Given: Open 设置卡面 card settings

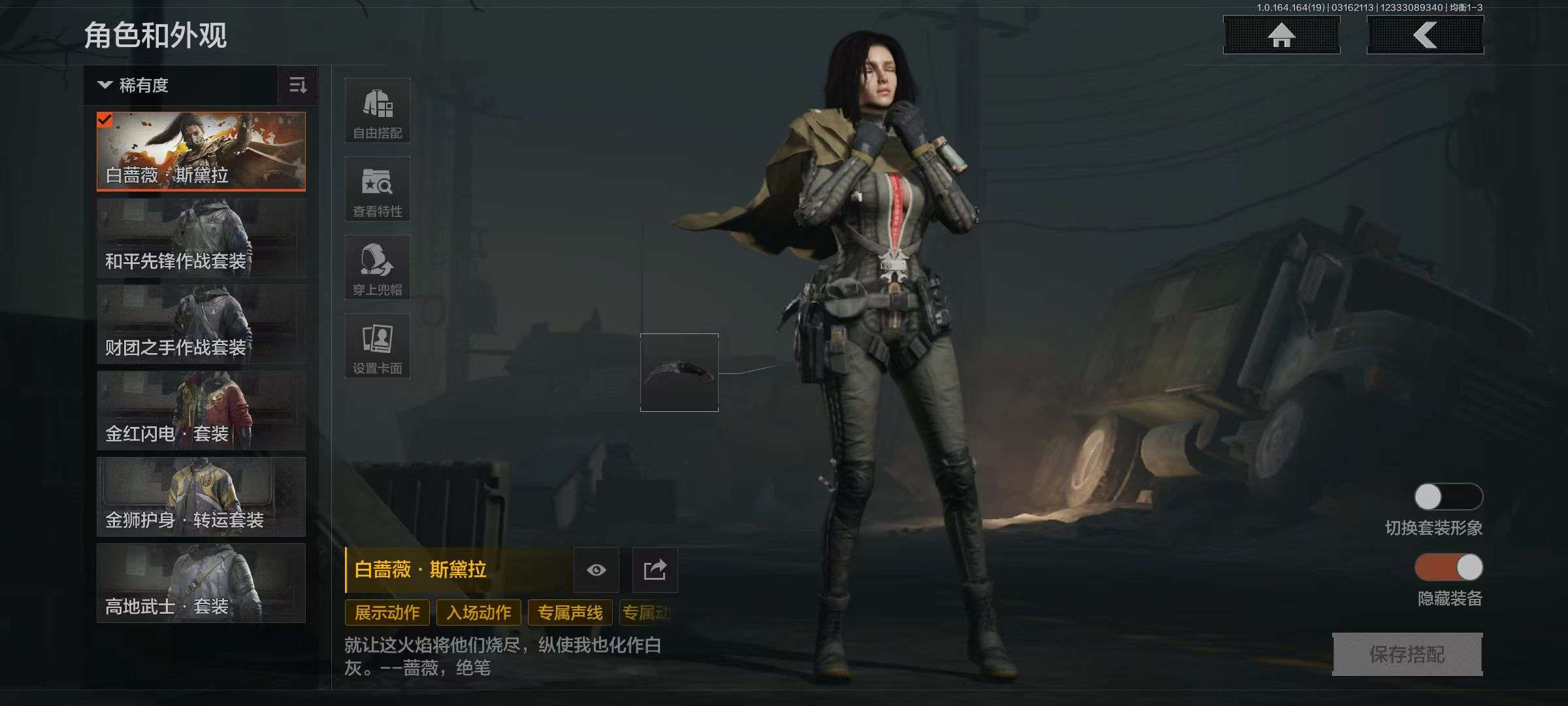Looking at the screenshot, I should 378,346.
